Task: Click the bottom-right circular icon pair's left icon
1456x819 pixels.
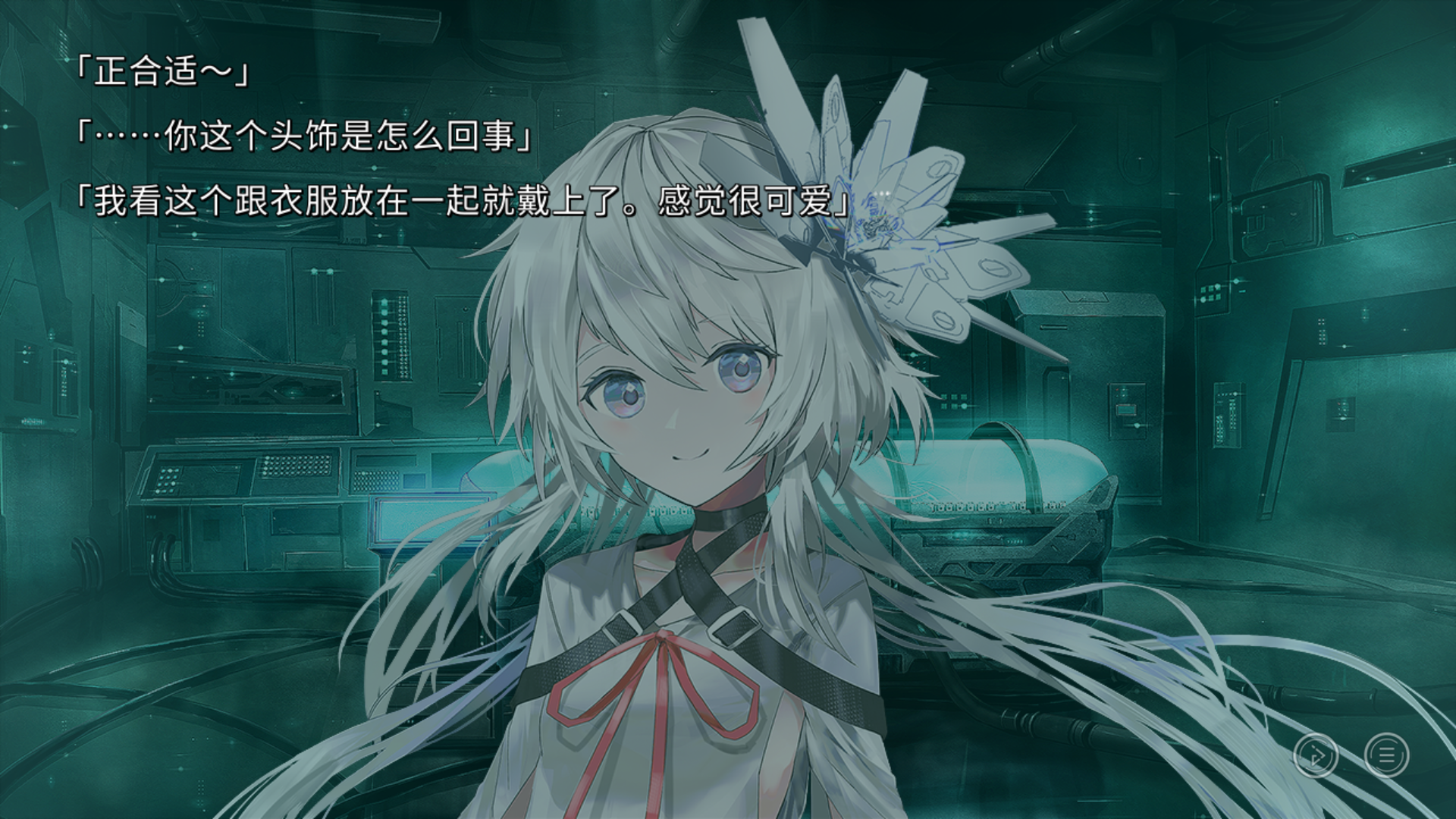Action: [x=1316, y=755]
